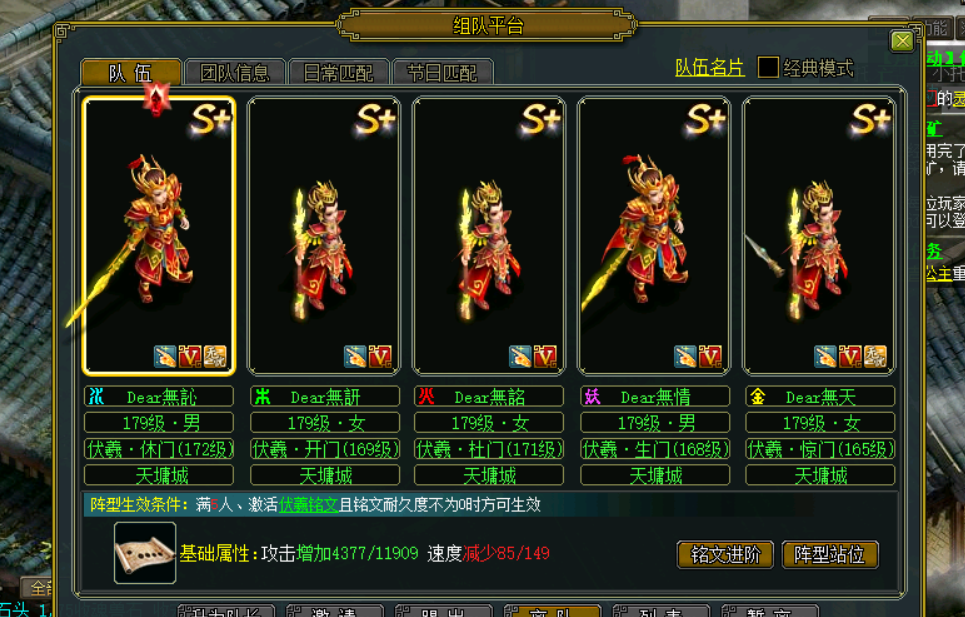Pick the member card labeled 伏羲·杜门
This screenshot has width=965, height=617.
coord(489,235)
